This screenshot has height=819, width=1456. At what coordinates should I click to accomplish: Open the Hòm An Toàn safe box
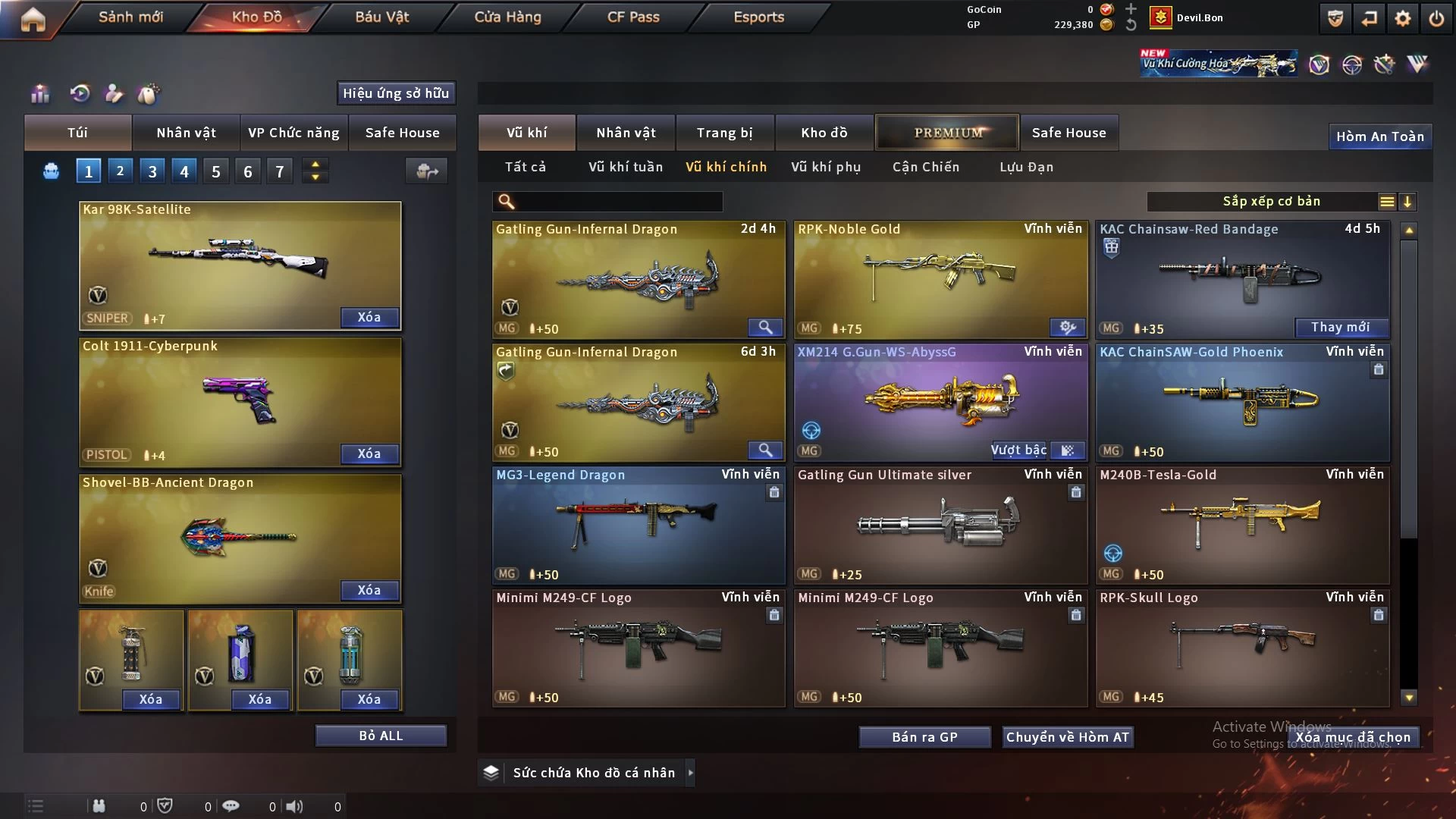(1379, 136)
